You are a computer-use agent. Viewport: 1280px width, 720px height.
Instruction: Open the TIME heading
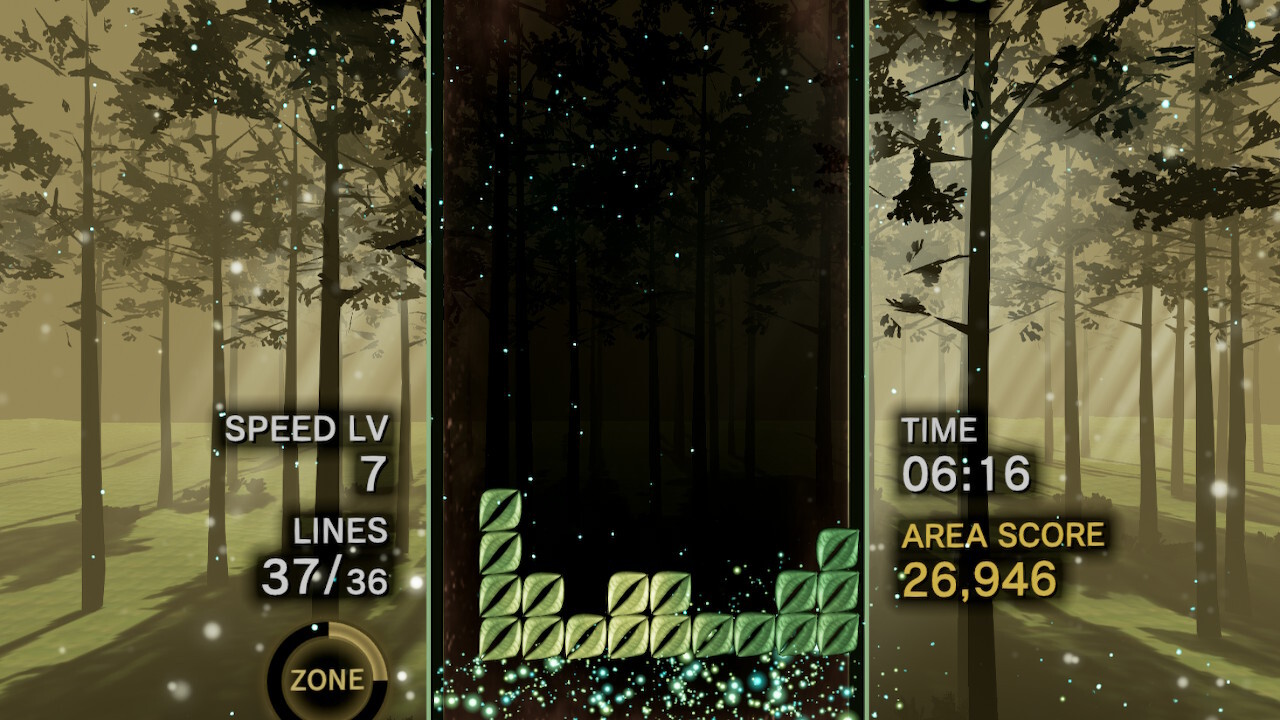[x=940, y=428]
